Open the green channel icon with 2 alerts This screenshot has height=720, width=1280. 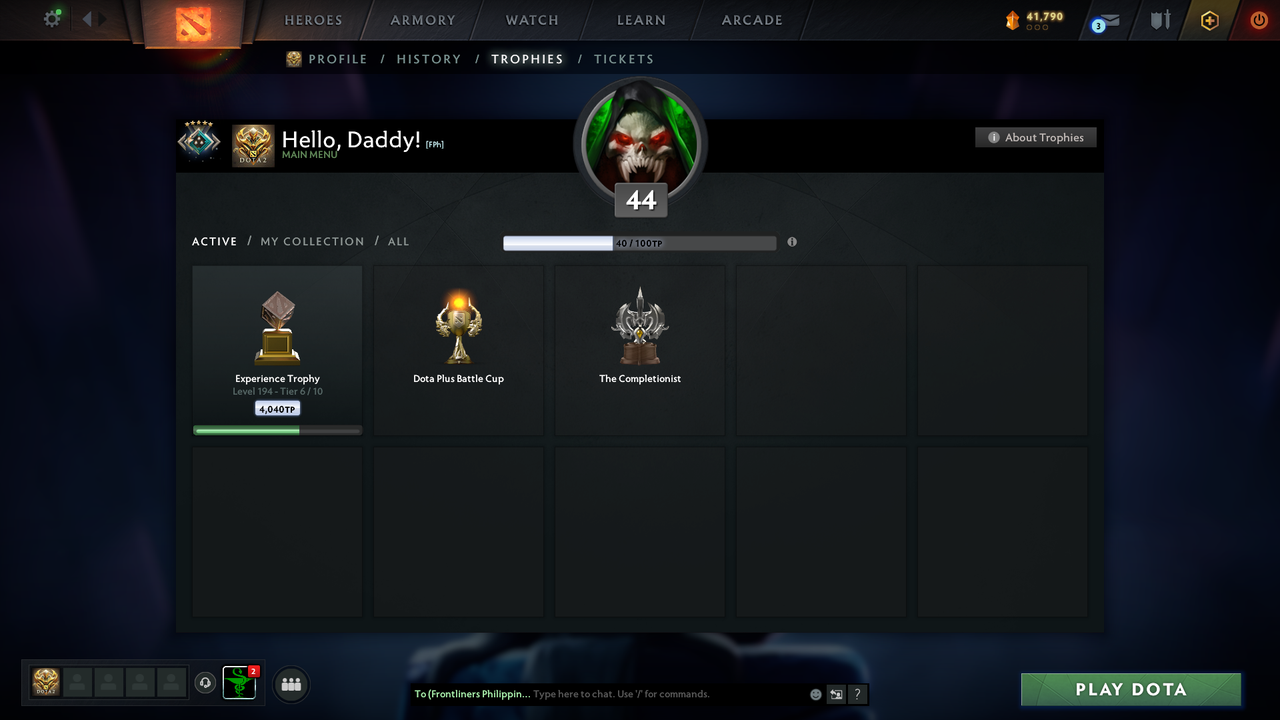coord(239,683)
